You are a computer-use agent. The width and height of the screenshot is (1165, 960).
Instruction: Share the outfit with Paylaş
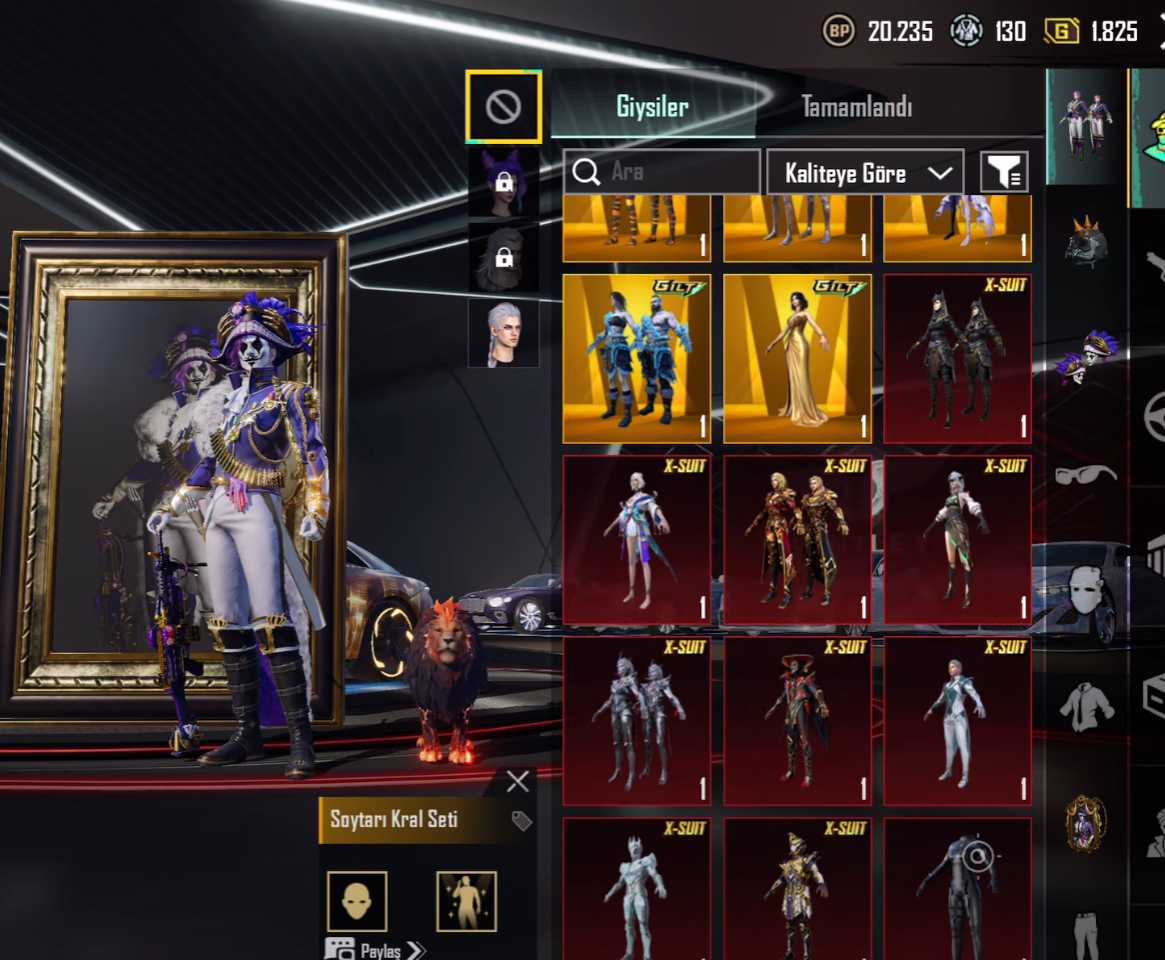tap(377, 950)
